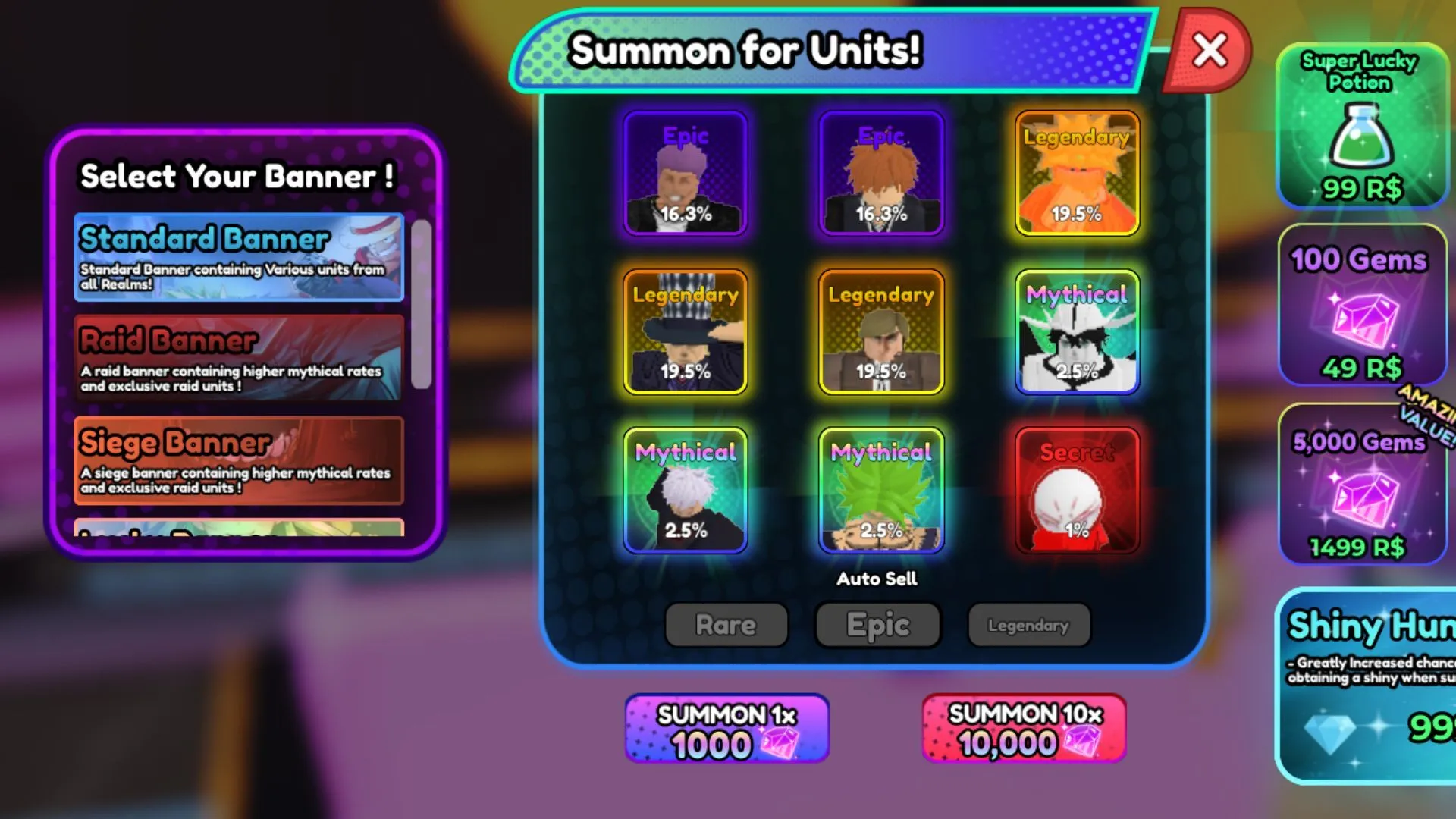Select the top-hat Legendary unit

pos(683,334)
